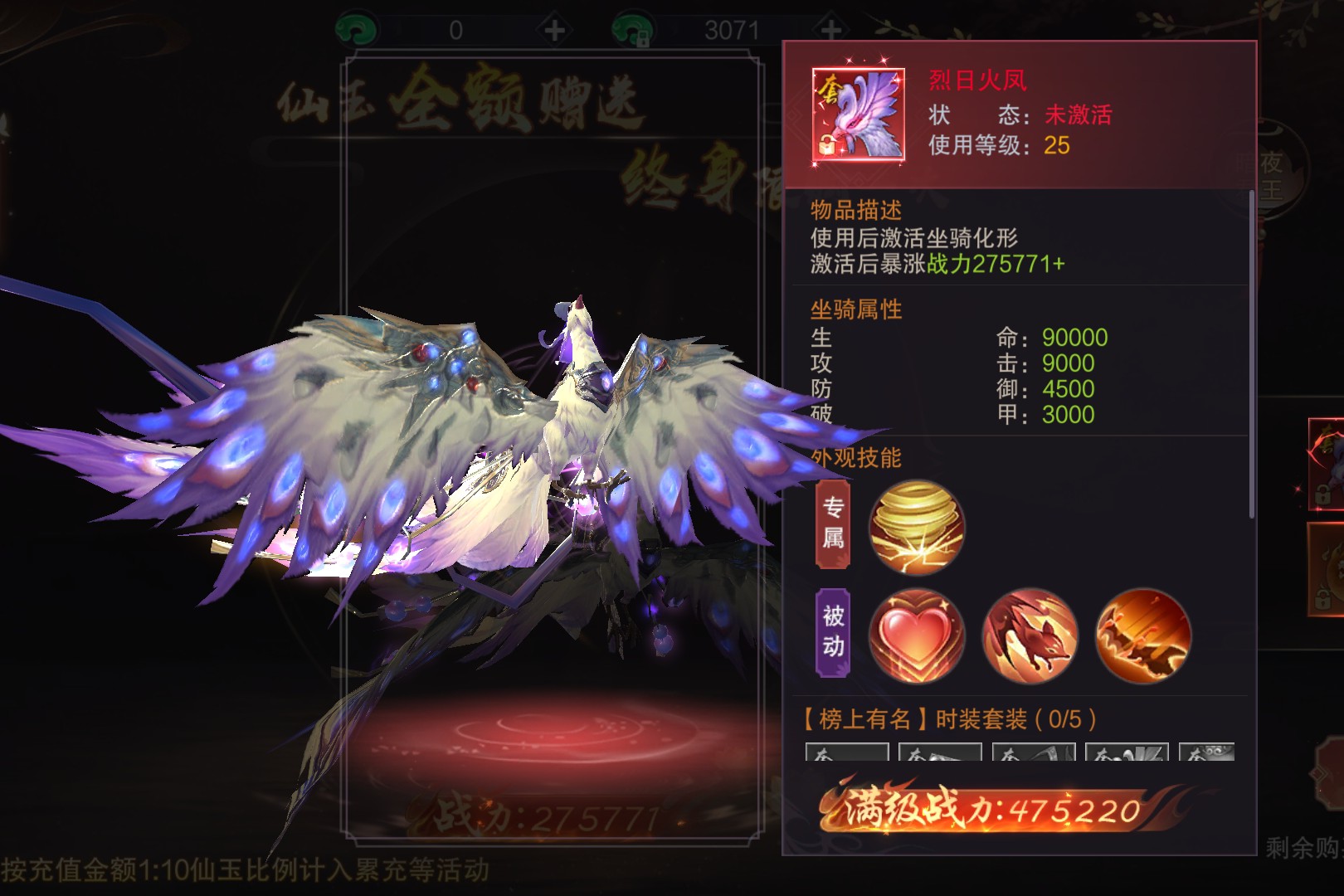Add currency with plus beside 0
Viewport: 1344px width, 896px height.
[554, 31]
